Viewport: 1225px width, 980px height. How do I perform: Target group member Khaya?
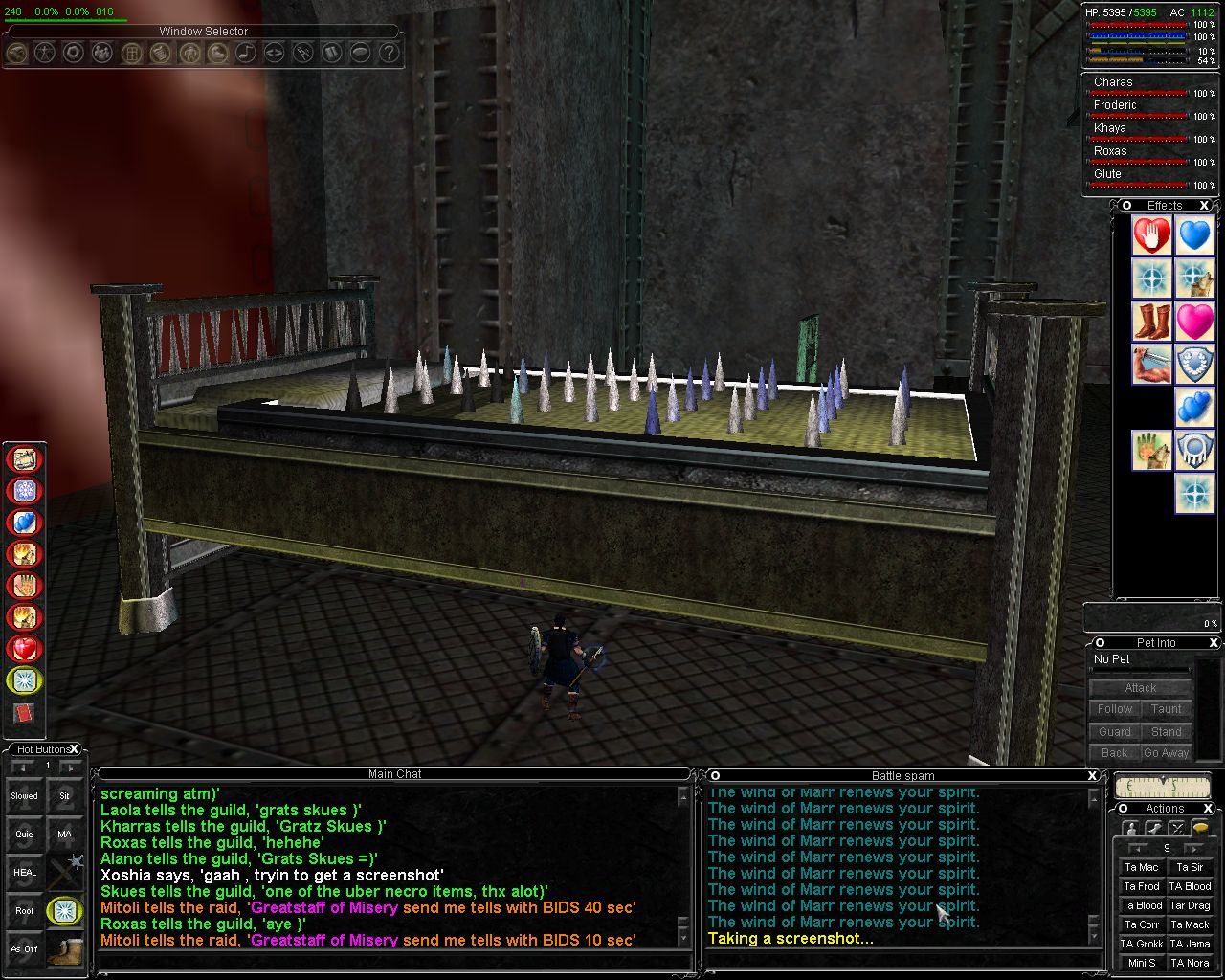[1110, 128]
